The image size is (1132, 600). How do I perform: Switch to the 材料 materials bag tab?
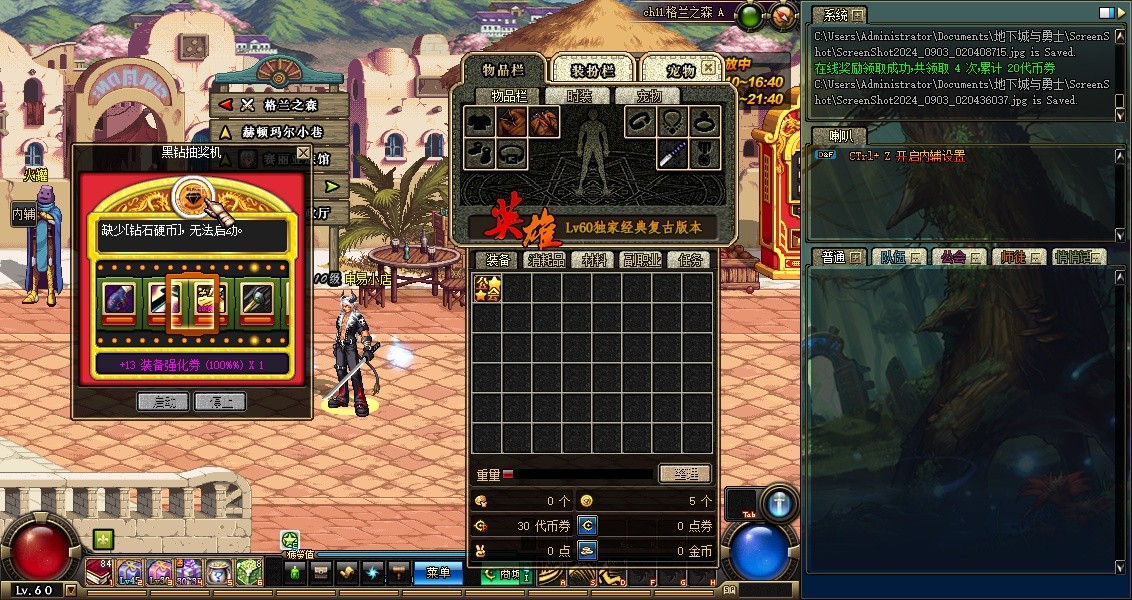coord(595,260)
